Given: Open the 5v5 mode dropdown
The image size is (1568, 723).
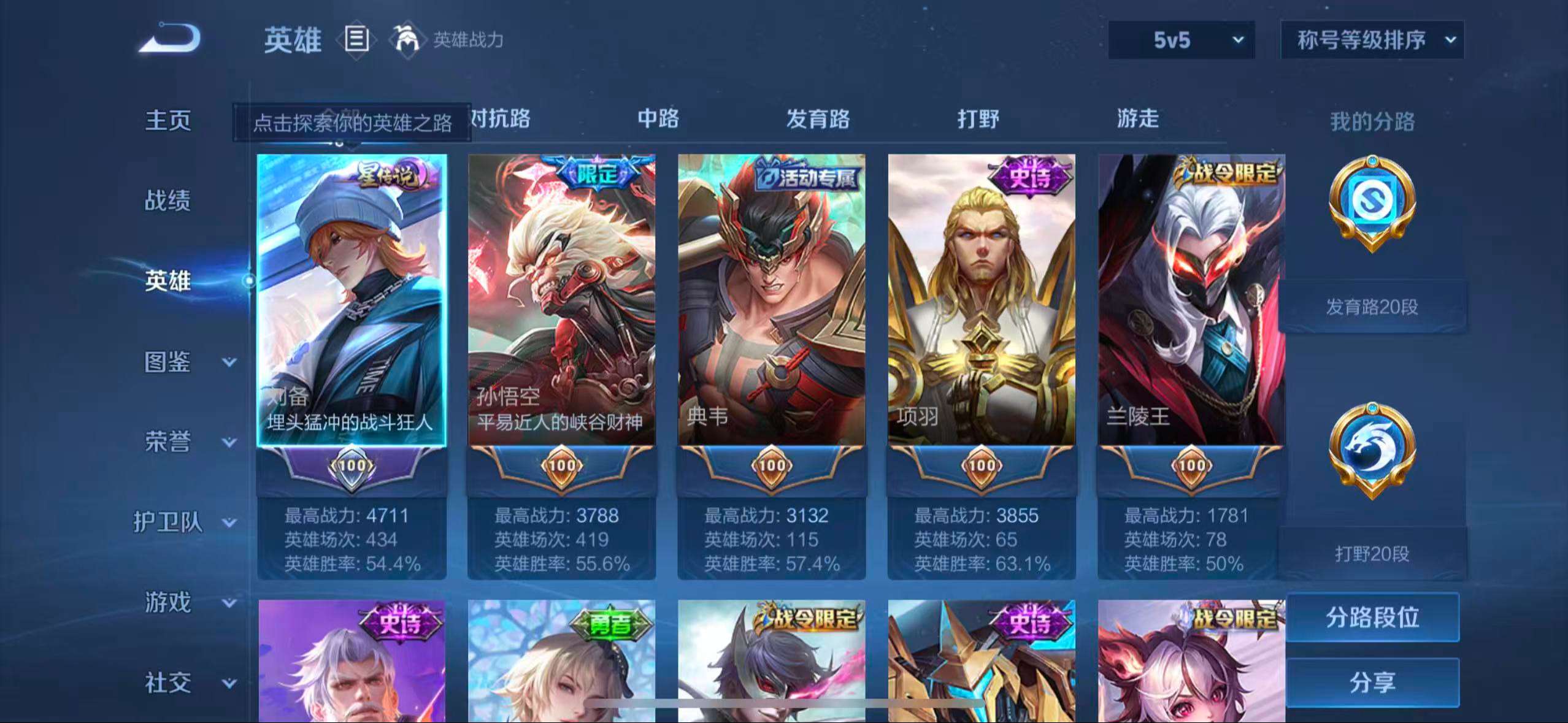Looking at the screenshot, I should (1180, 39).
